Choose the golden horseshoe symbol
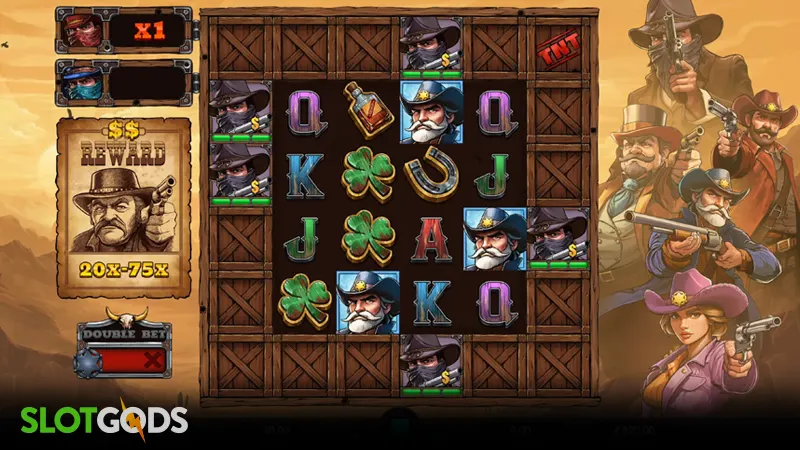Viewport: 800px width, 450px height. [431, 174]
